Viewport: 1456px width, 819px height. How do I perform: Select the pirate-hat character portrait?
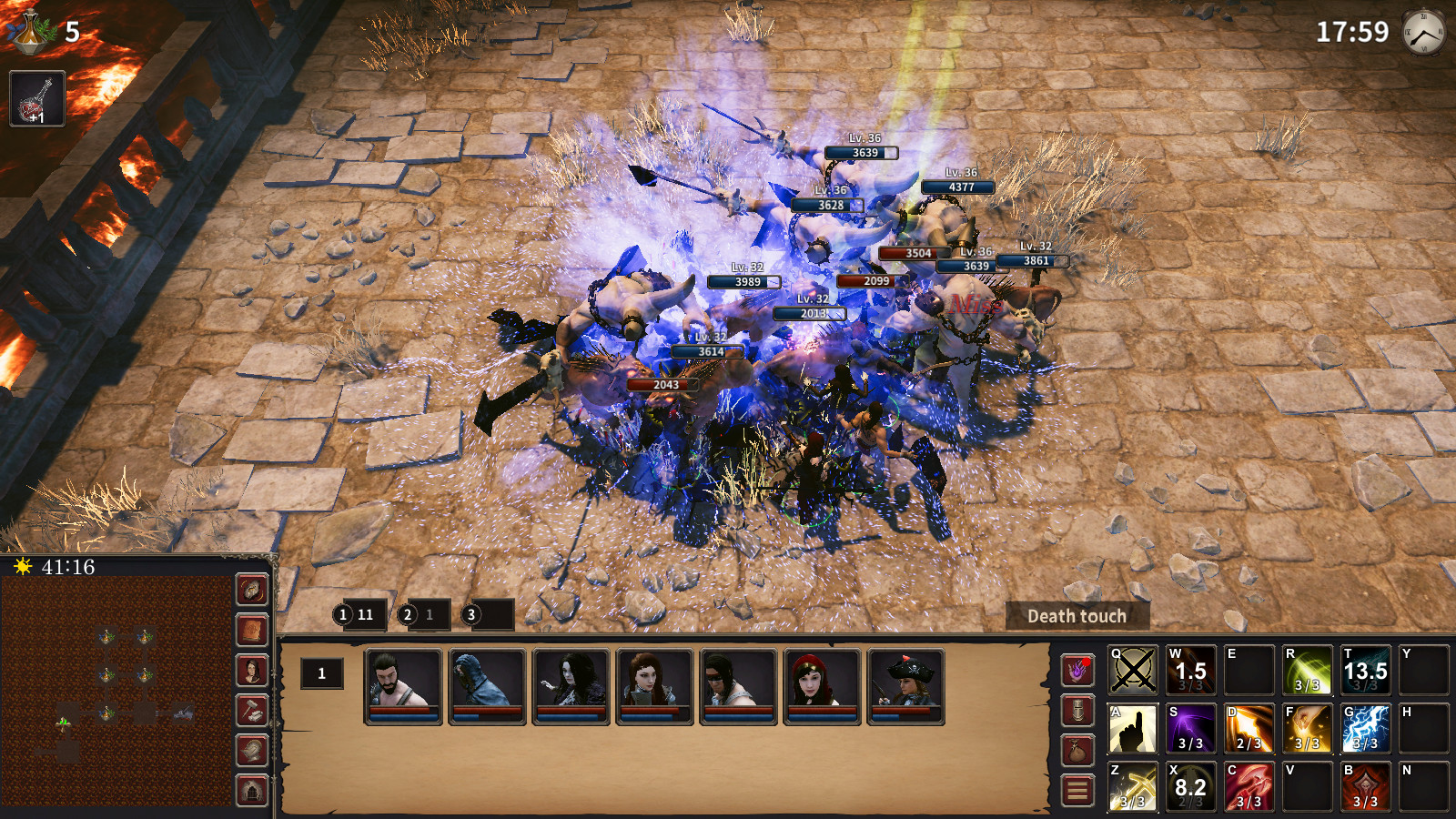coord(907,680)
